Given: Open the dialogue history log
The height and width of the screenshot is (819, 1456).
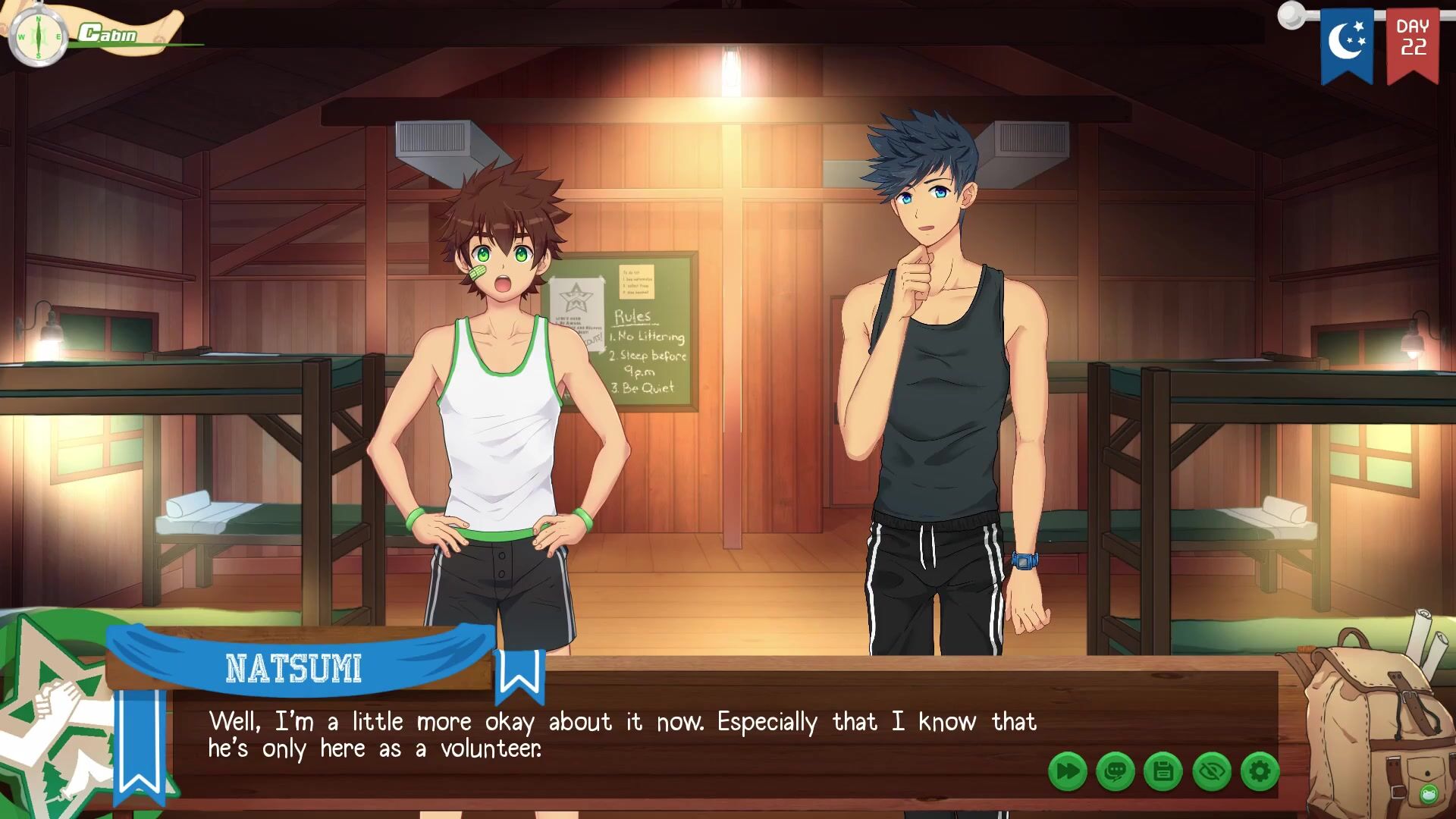Looking at the screenshot, I should [1116, 772].
